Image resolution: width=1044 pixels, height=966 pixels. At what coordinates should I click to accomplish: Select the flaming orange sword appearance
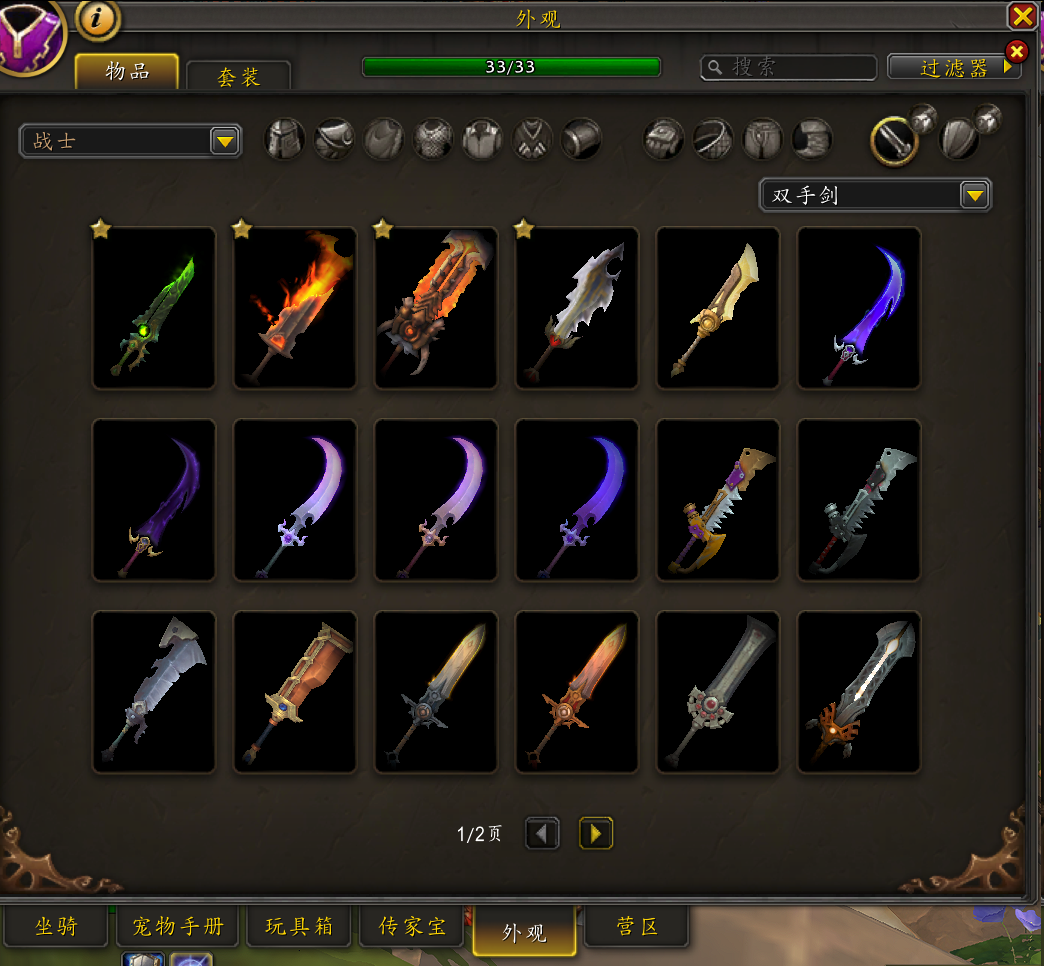295,308
